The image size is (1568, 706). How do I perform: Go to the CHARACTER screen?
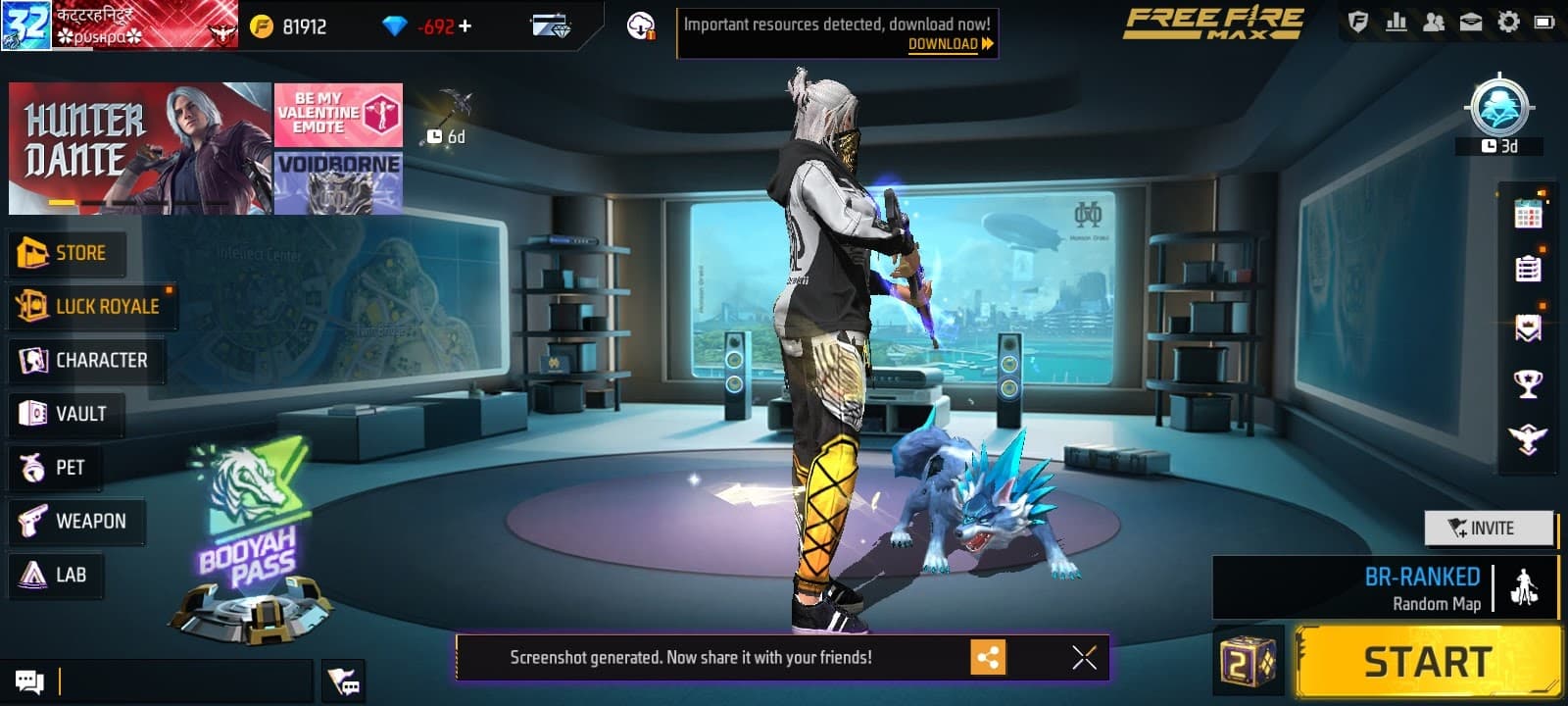point(85,361)
